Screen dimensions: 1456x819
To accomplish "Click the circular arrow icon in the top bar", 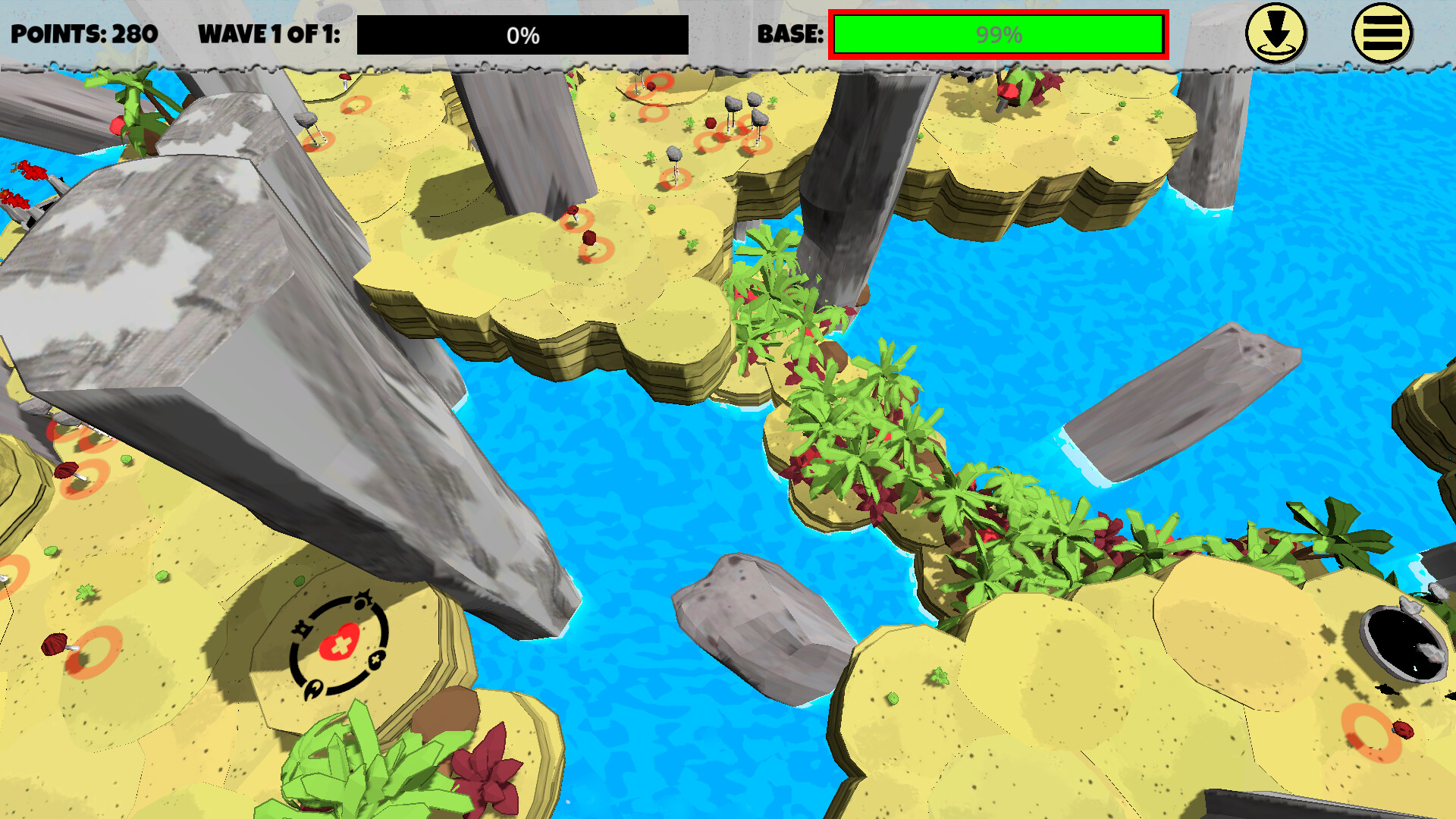I will (x=1277, y=33).
